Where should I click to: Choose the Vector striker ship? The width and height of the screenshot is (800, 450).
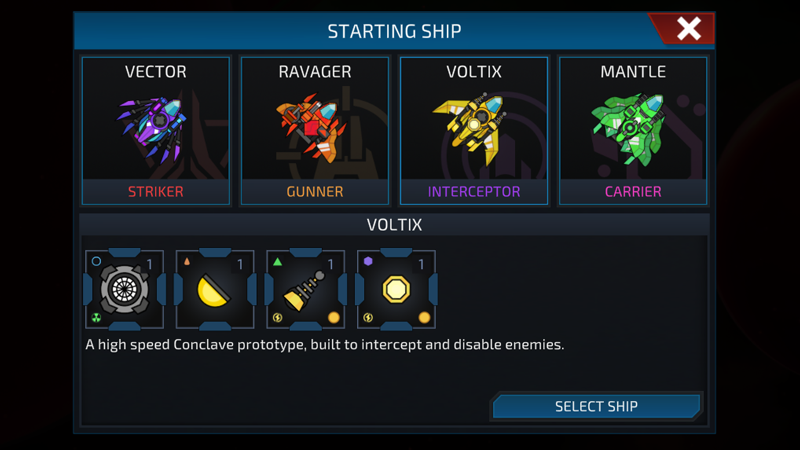click(x=156, y=131)
